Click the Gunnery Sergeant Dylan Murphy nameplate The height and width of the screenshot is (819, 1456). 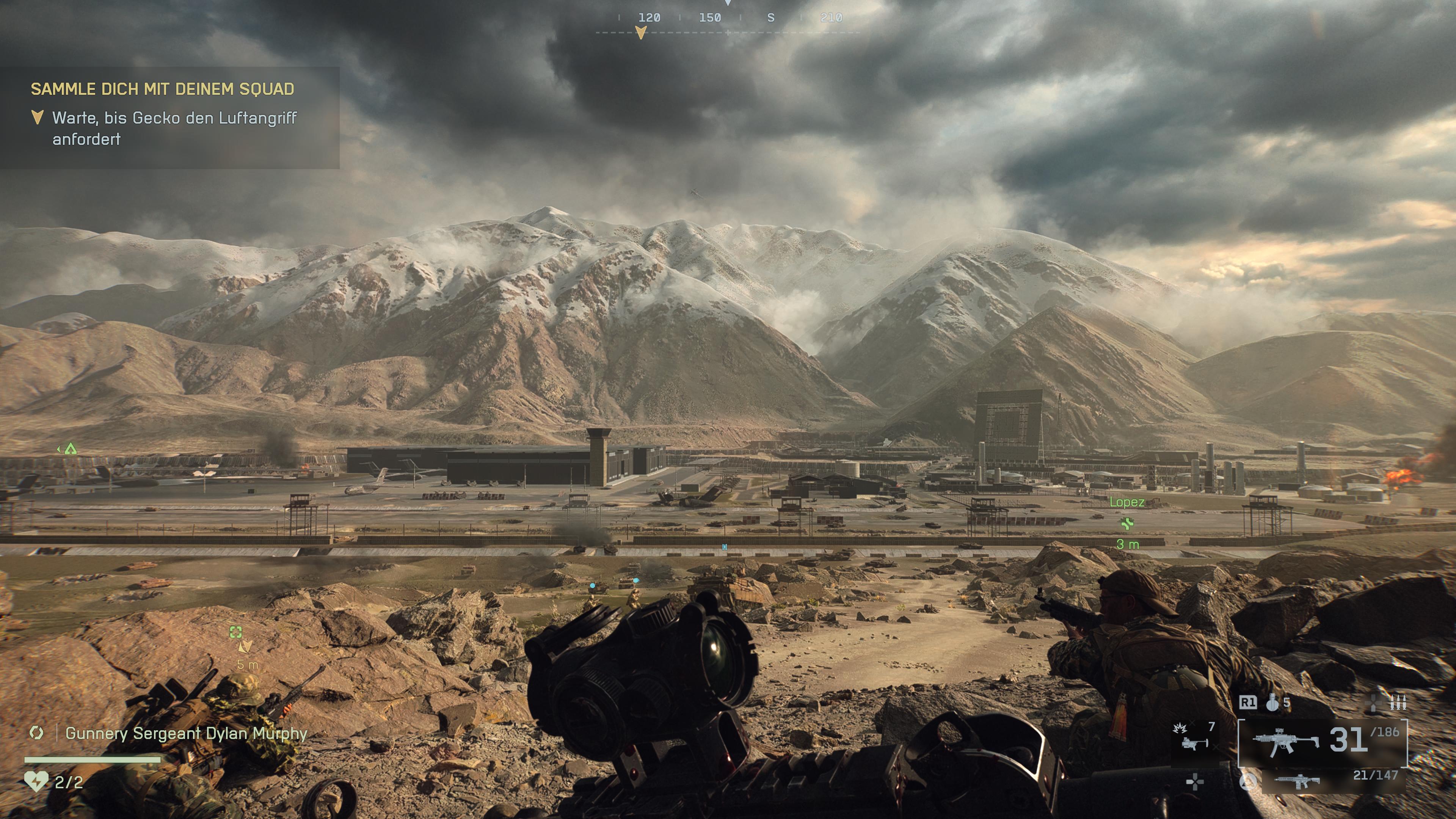[x=186, y=733]
